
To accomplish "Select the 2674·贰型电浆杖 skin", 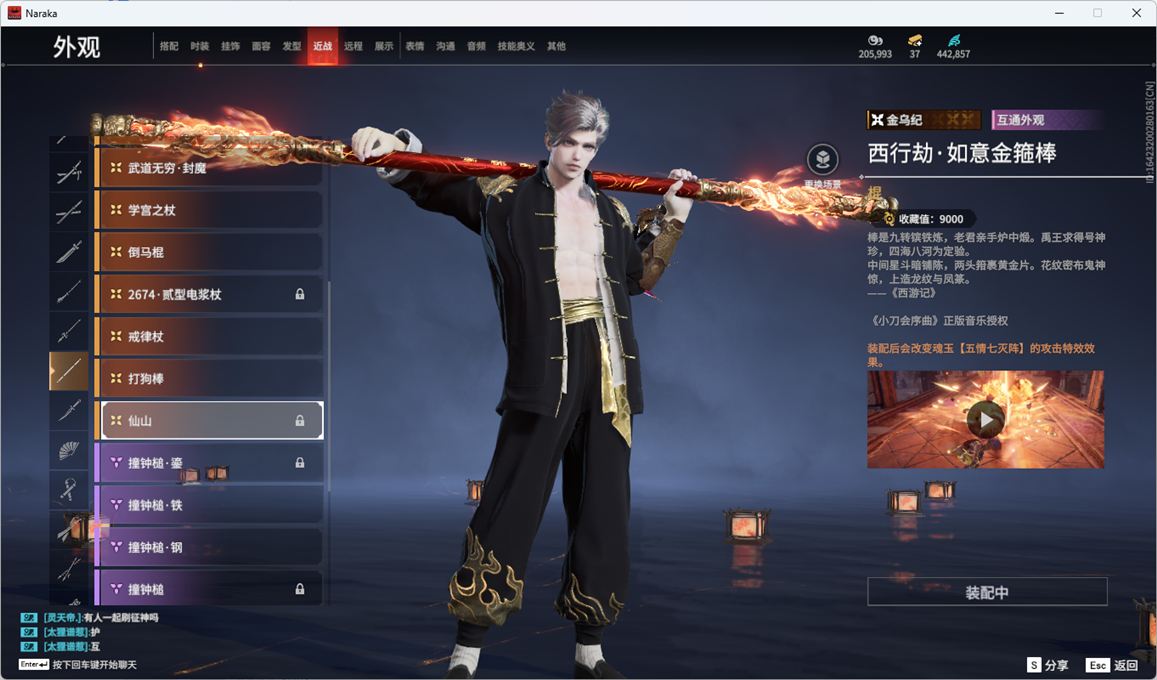I will (209, 294).
